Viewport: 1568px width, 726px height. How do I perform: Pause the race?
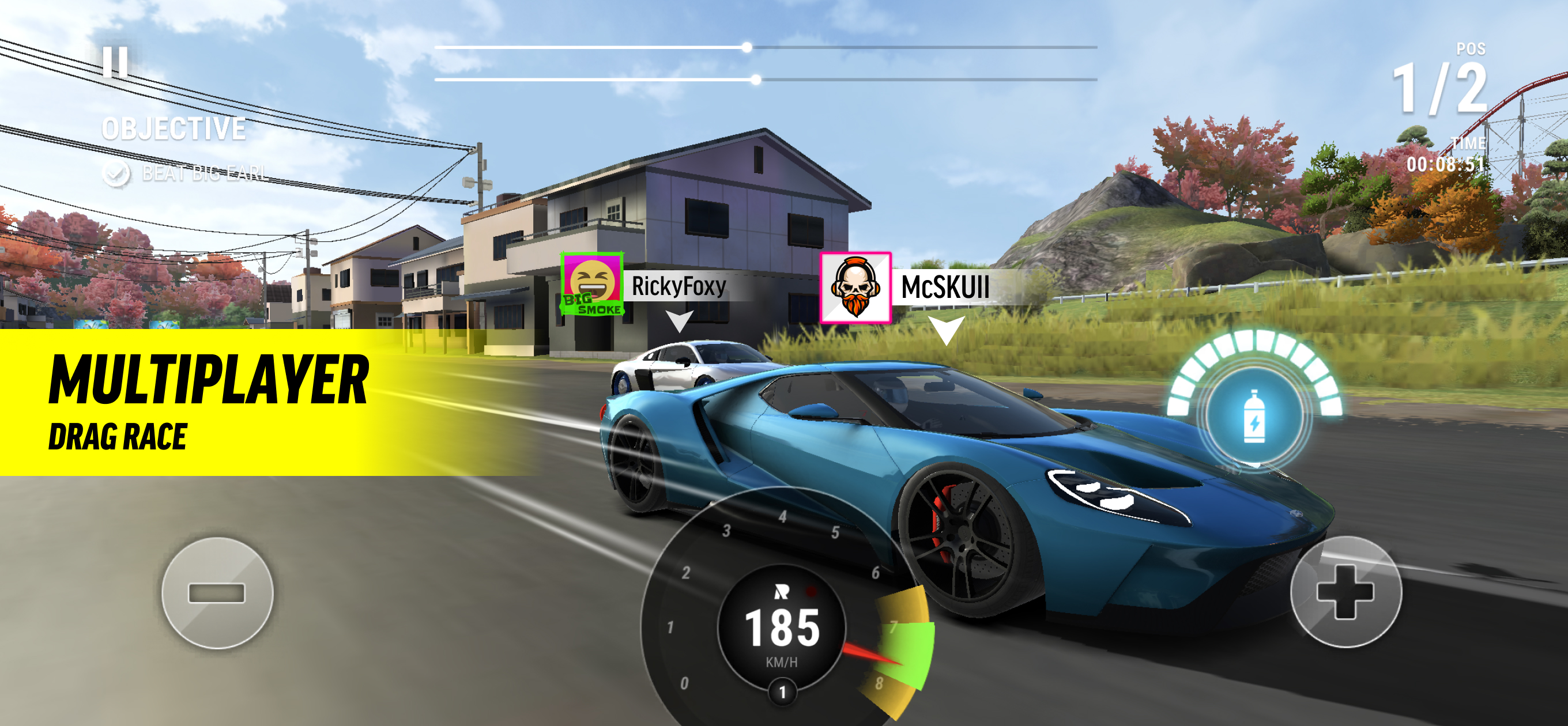coord(115,62)
